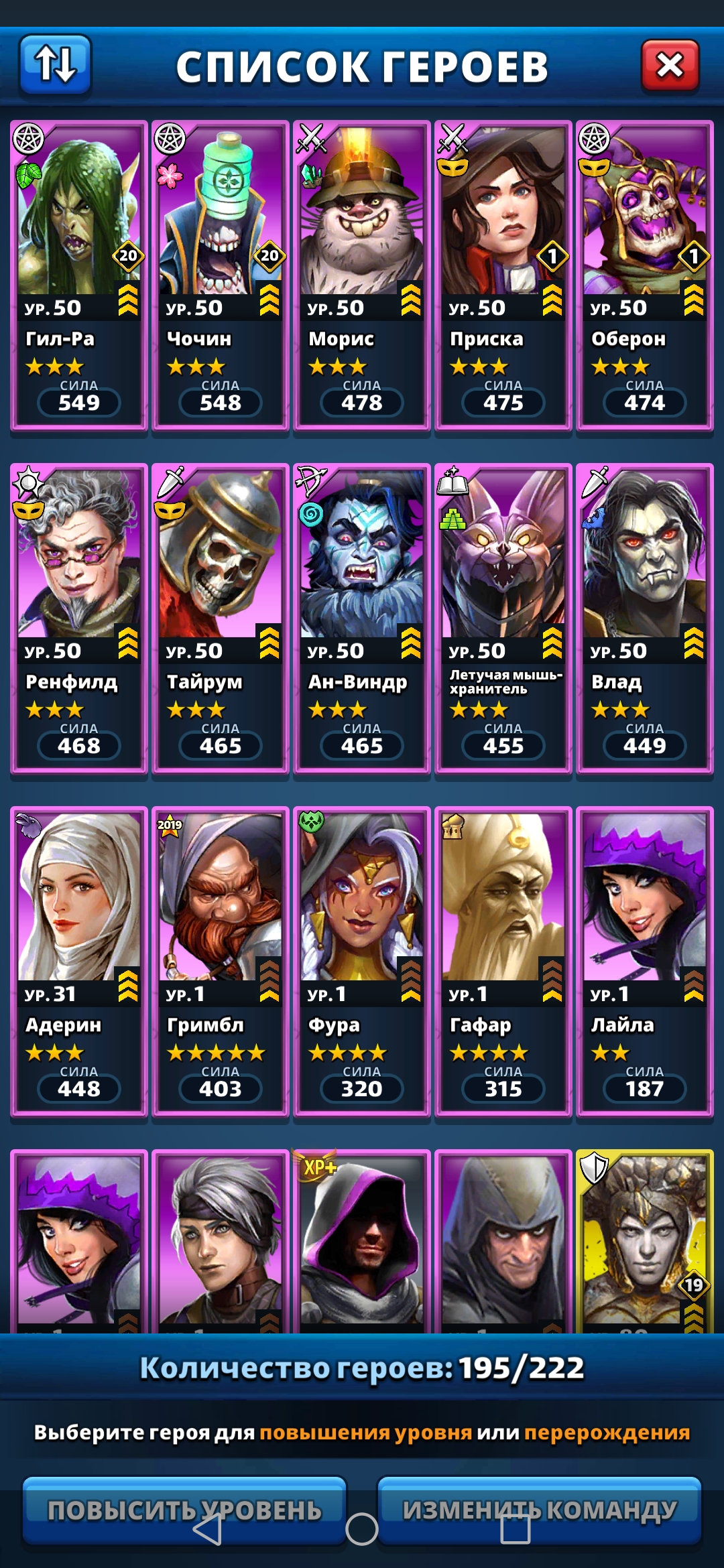Choose the Лайла hero card with power 187

tap(645, 961)
